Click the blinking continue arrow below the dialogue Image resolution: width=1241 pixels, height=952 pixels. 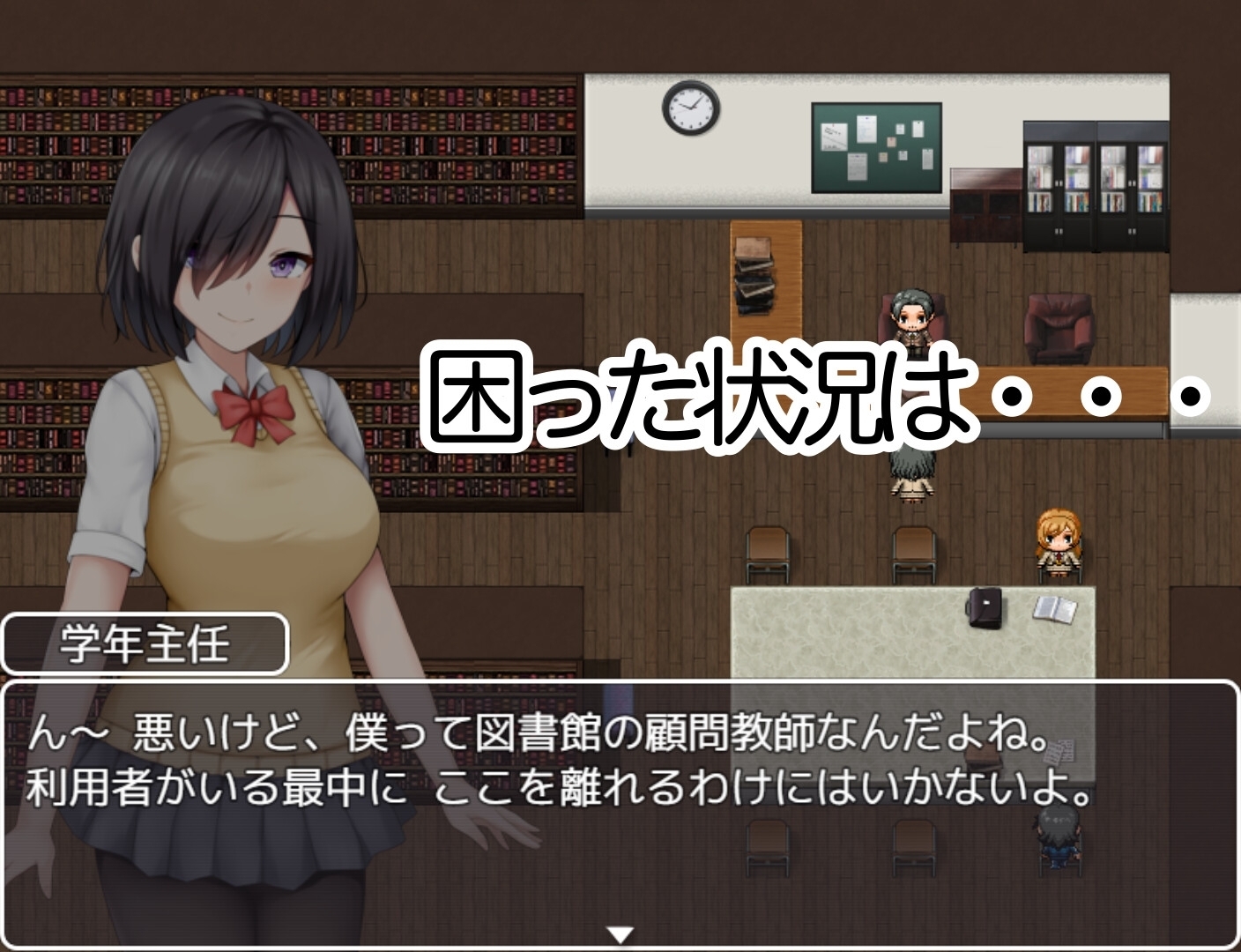pos(620,930)
